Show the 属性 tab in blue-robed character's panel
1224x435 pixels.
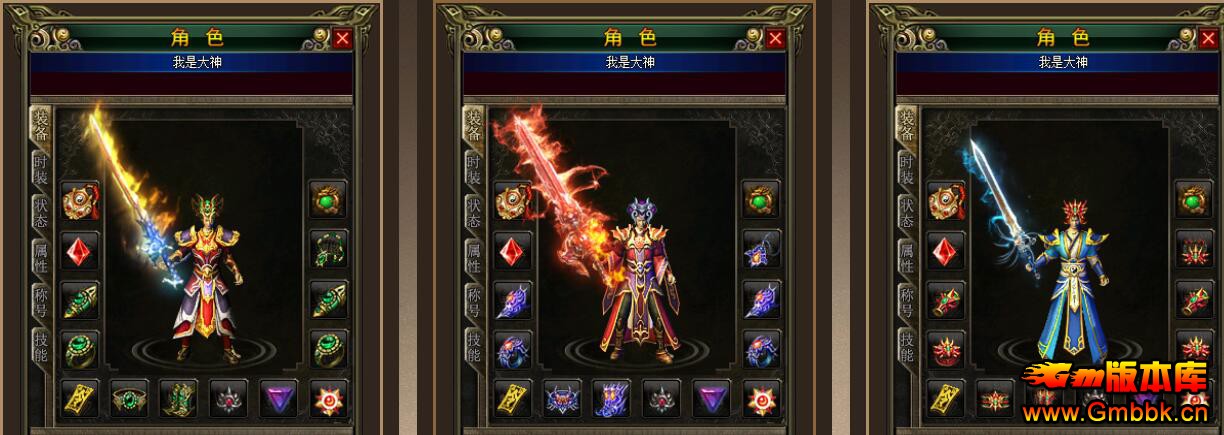tap(907, 256)
